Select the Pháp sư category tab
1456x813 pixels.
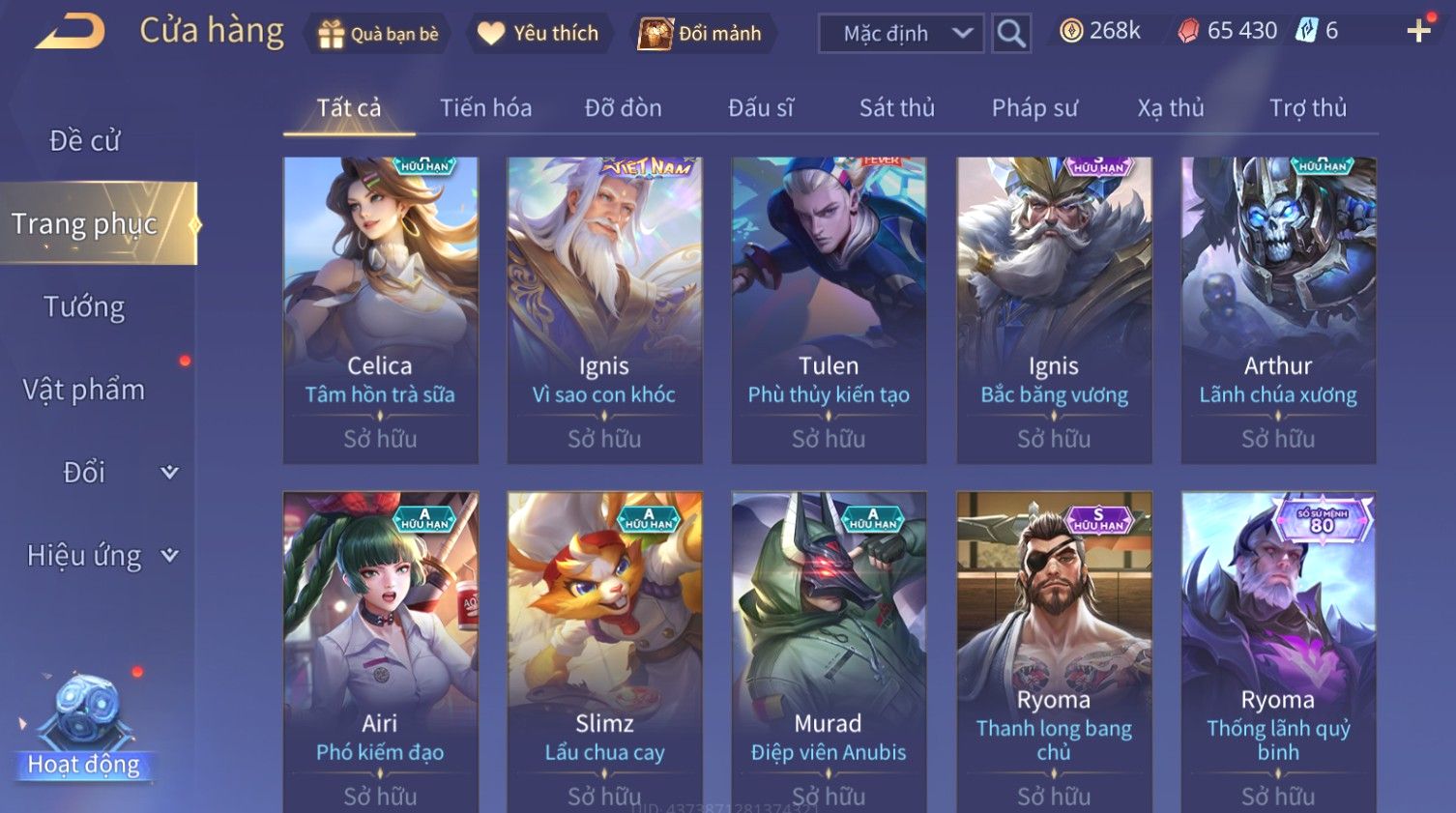tap(1034, 108)
